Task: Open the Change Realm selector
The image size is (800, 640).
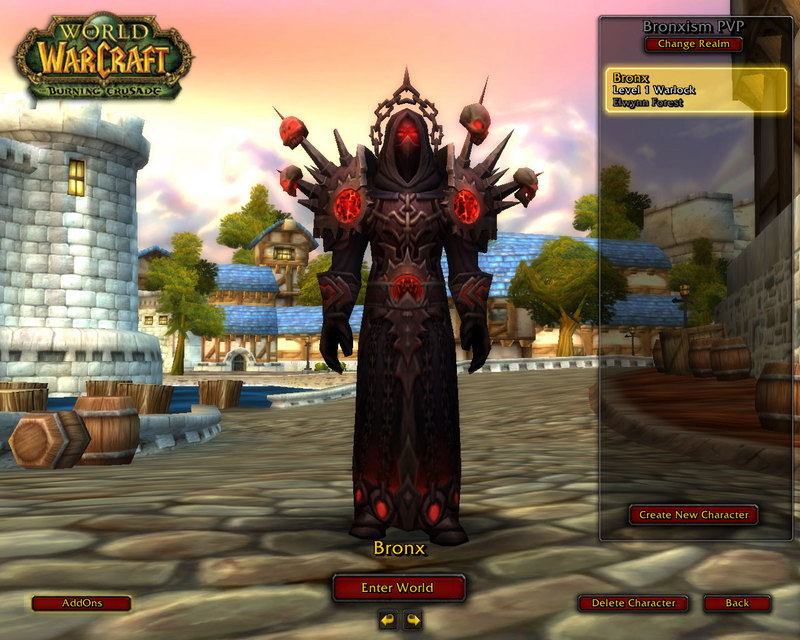Action: click(x=693, y=44)
